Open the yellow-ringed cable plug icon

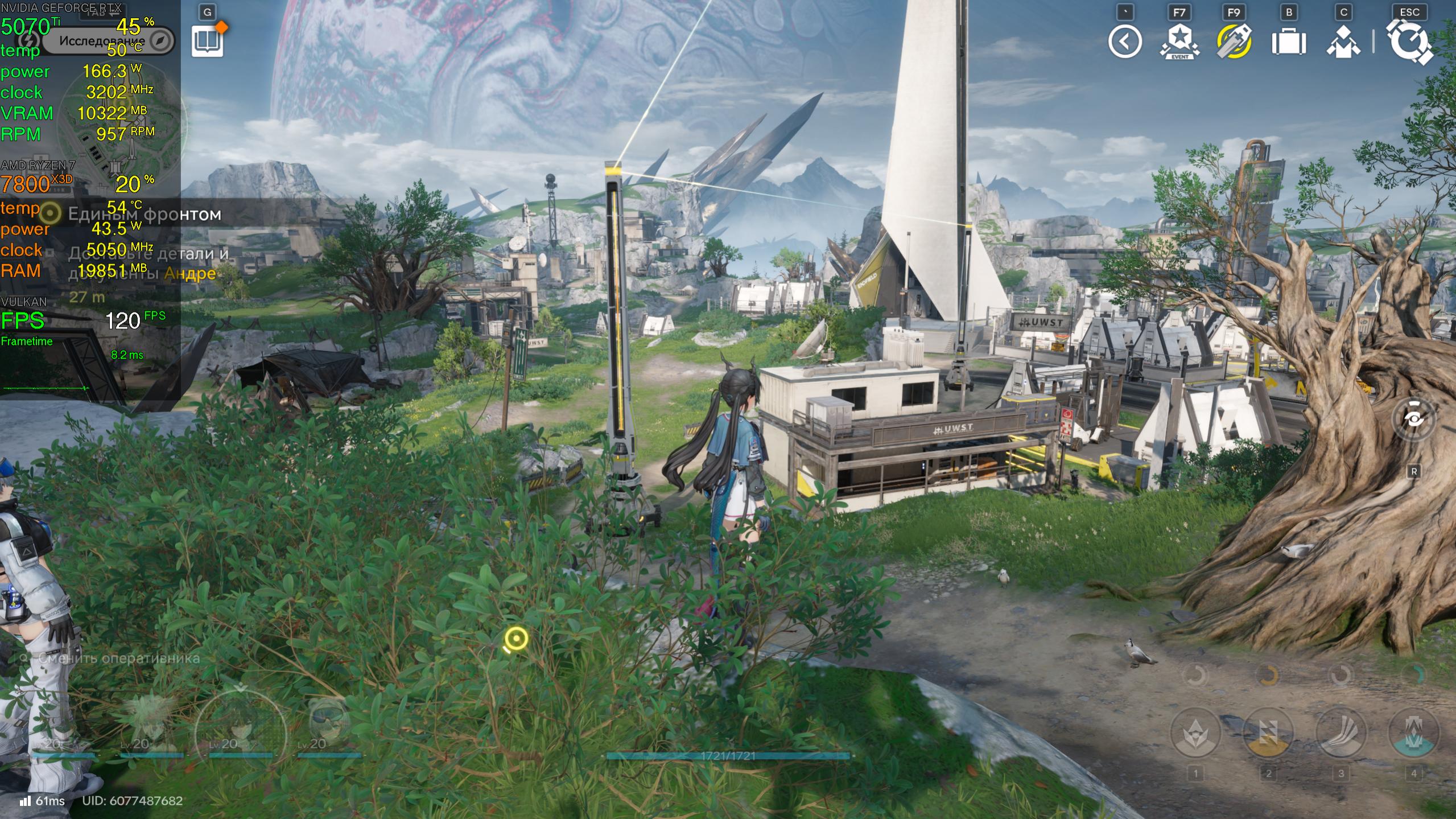coord(1234,42)
